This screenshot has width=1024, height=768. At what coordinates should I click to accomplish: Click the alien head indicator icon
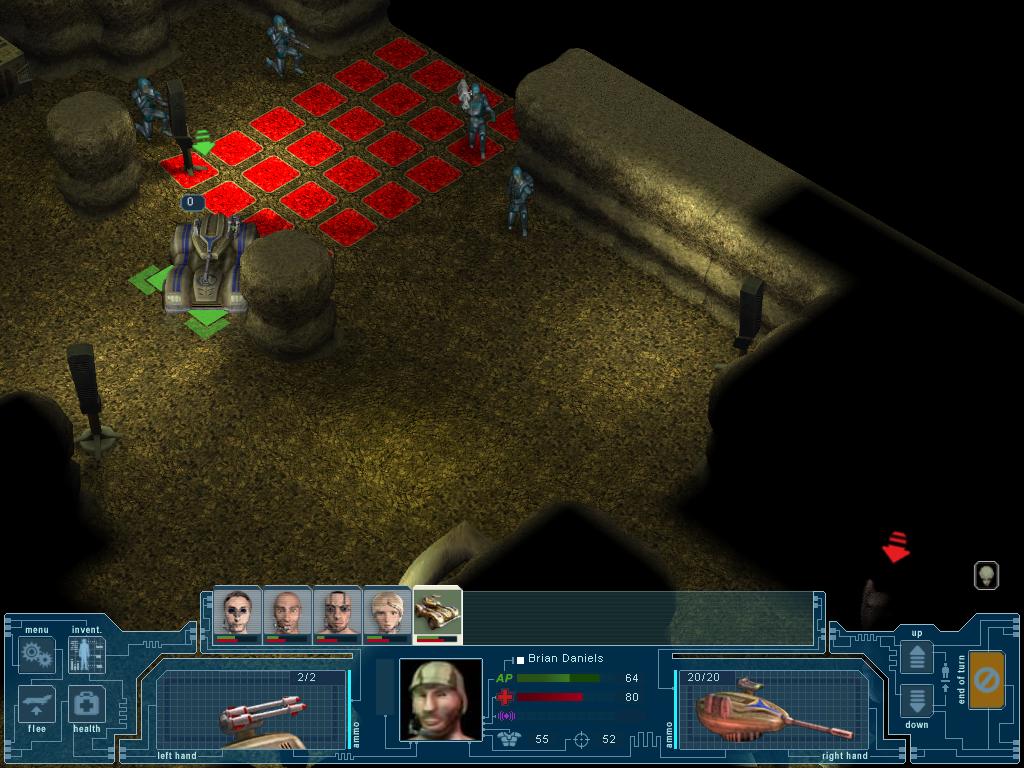pyautogui.click(x=986, y=575)
